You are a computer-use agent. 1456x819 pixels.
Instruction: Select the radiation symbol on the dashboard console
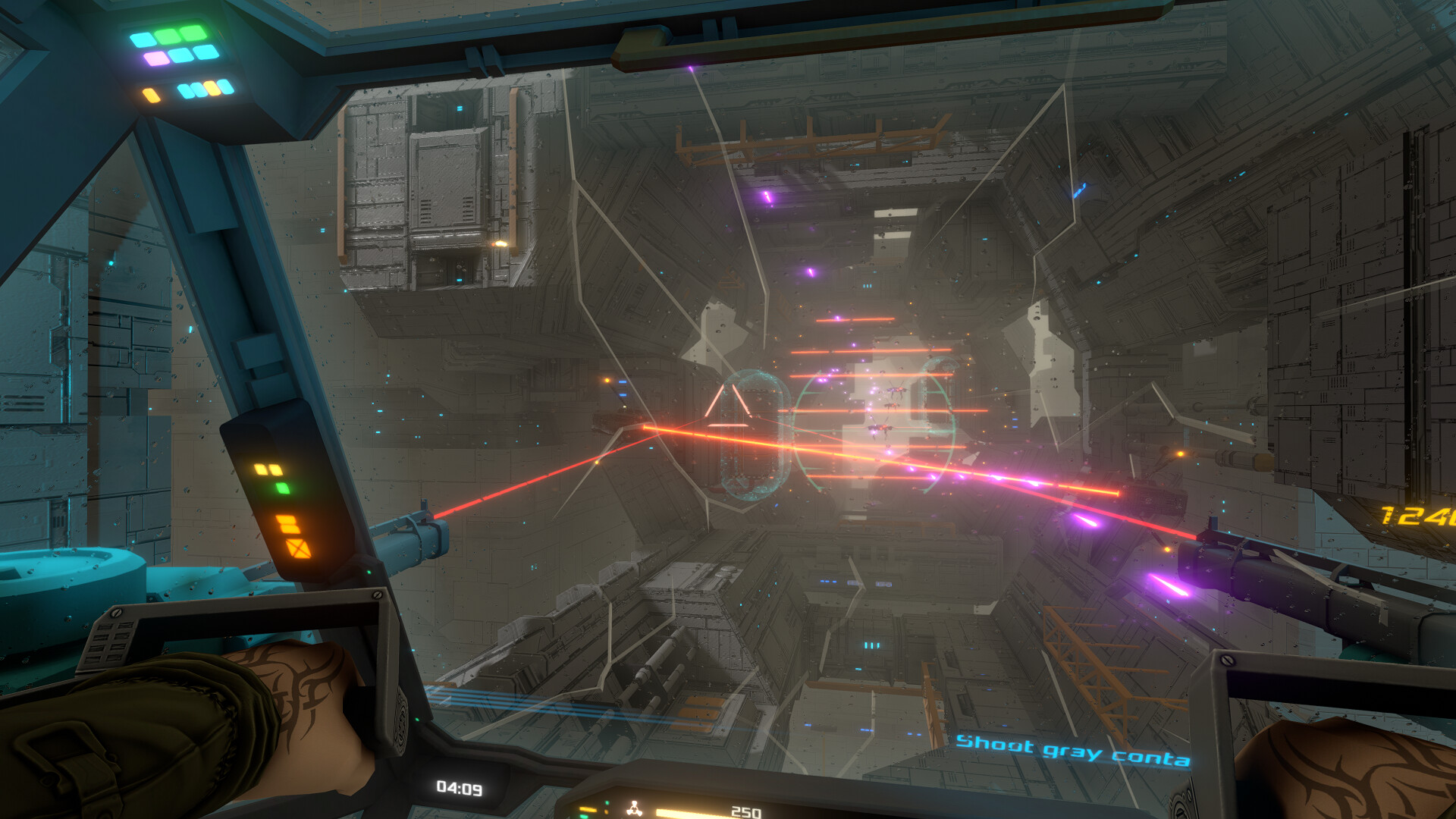634,808
